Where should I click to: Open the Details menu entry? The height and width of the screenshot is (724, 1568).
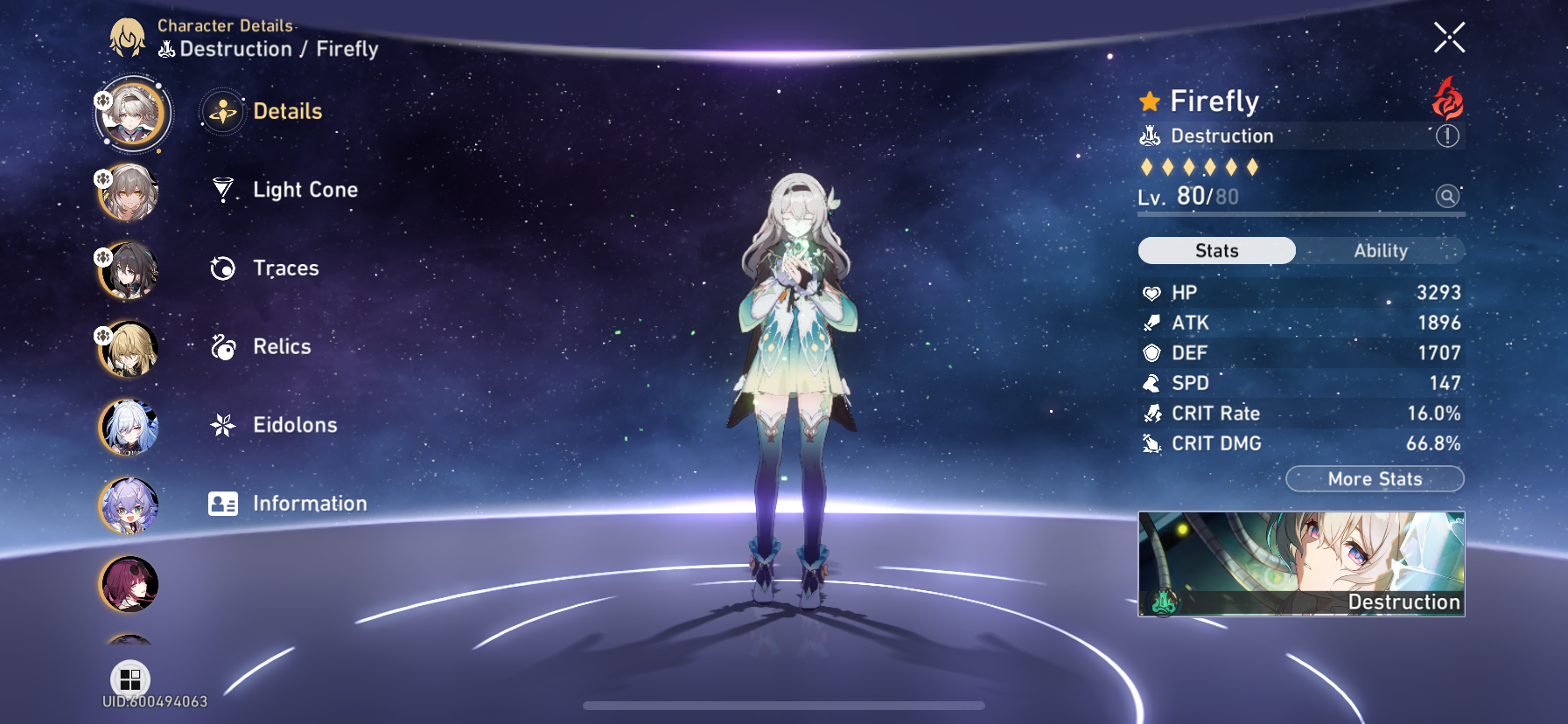coord(223,111)
